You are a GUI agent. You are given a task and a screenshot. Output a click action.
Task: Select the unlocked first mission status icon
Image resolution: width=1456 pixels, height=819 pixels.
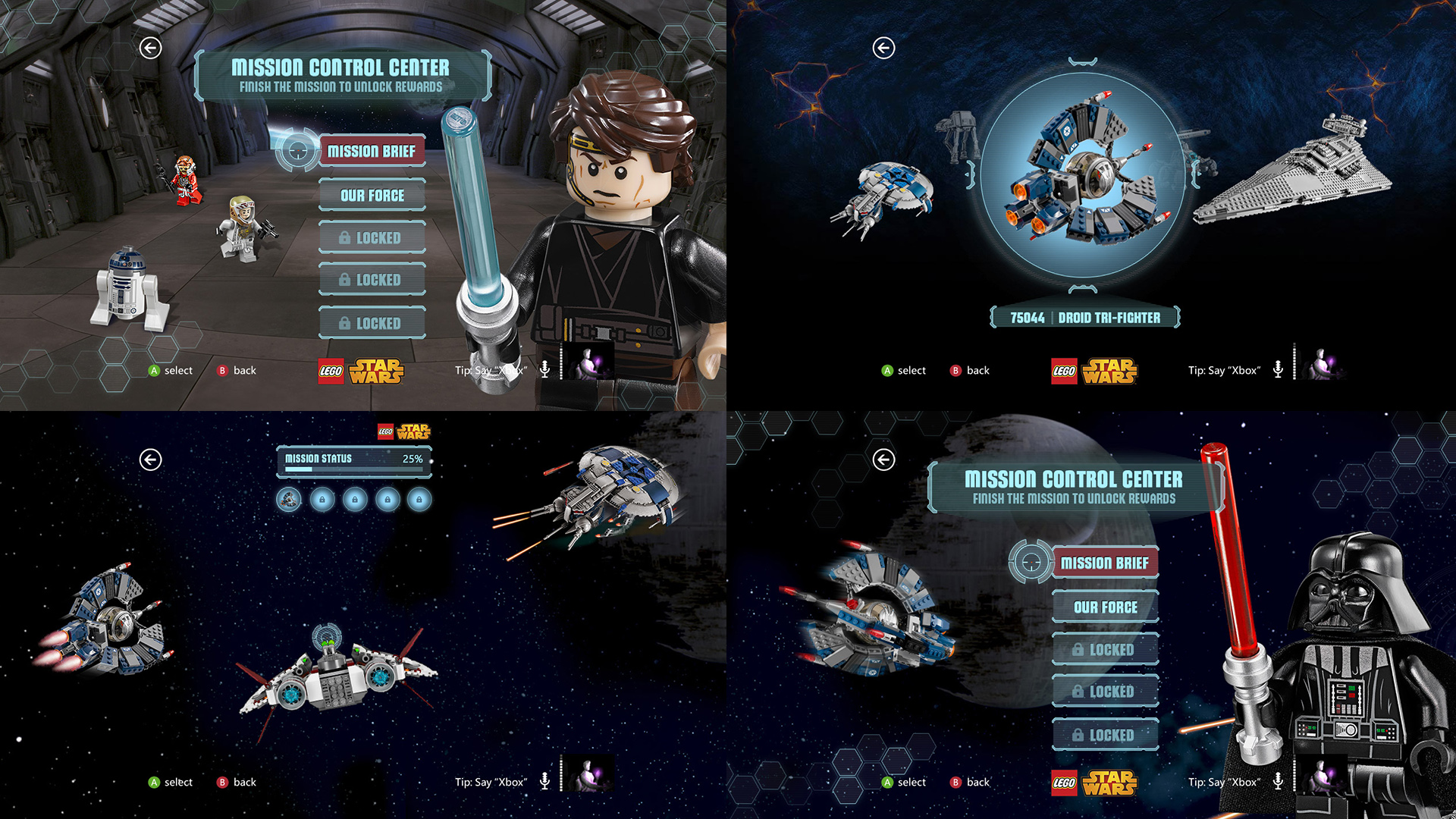pyautogui.click(x=289, y=500)
